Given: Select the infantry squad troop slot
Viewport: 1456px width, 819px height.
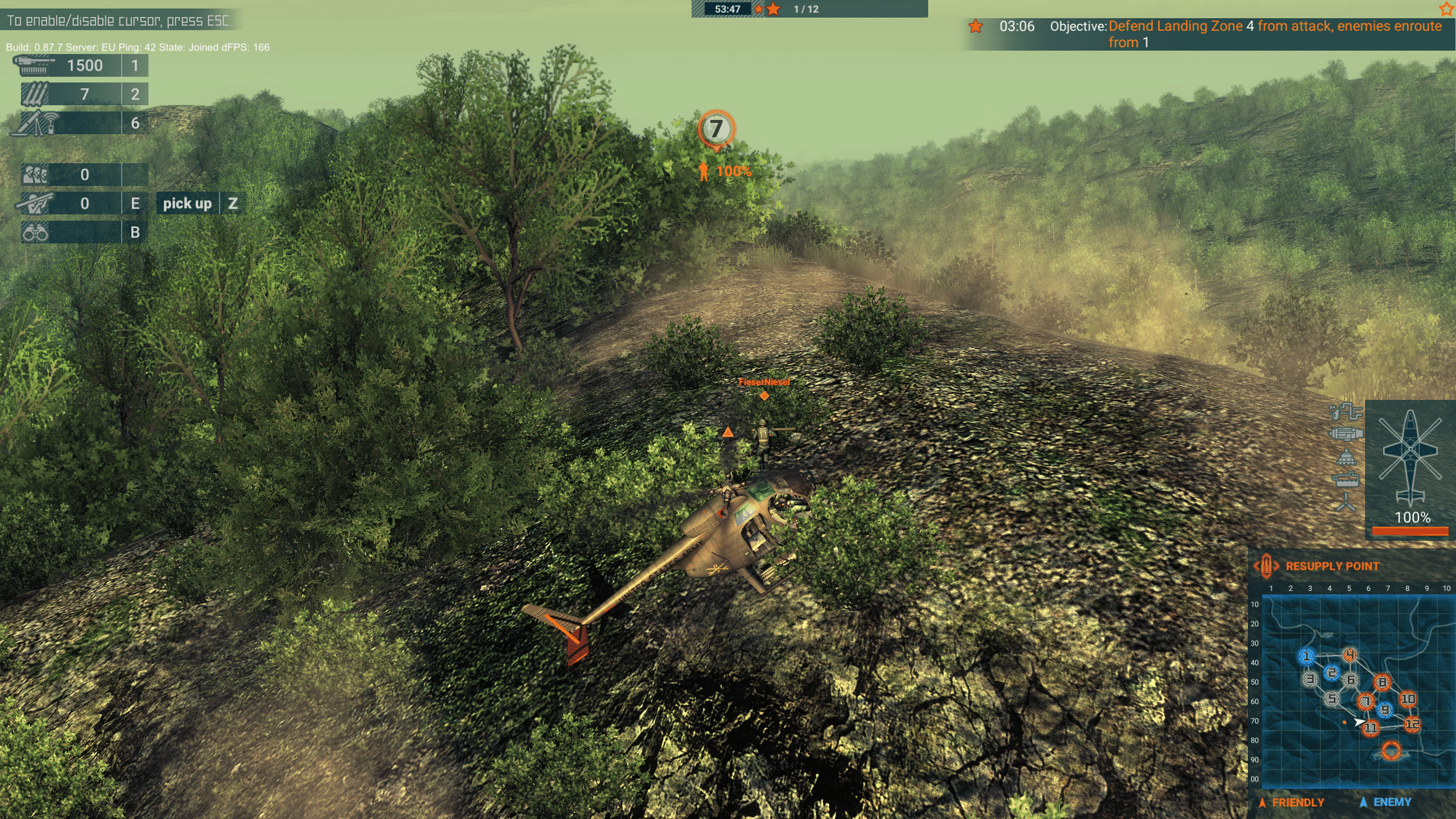Looking at the screenshot, I should pos(80,175).
